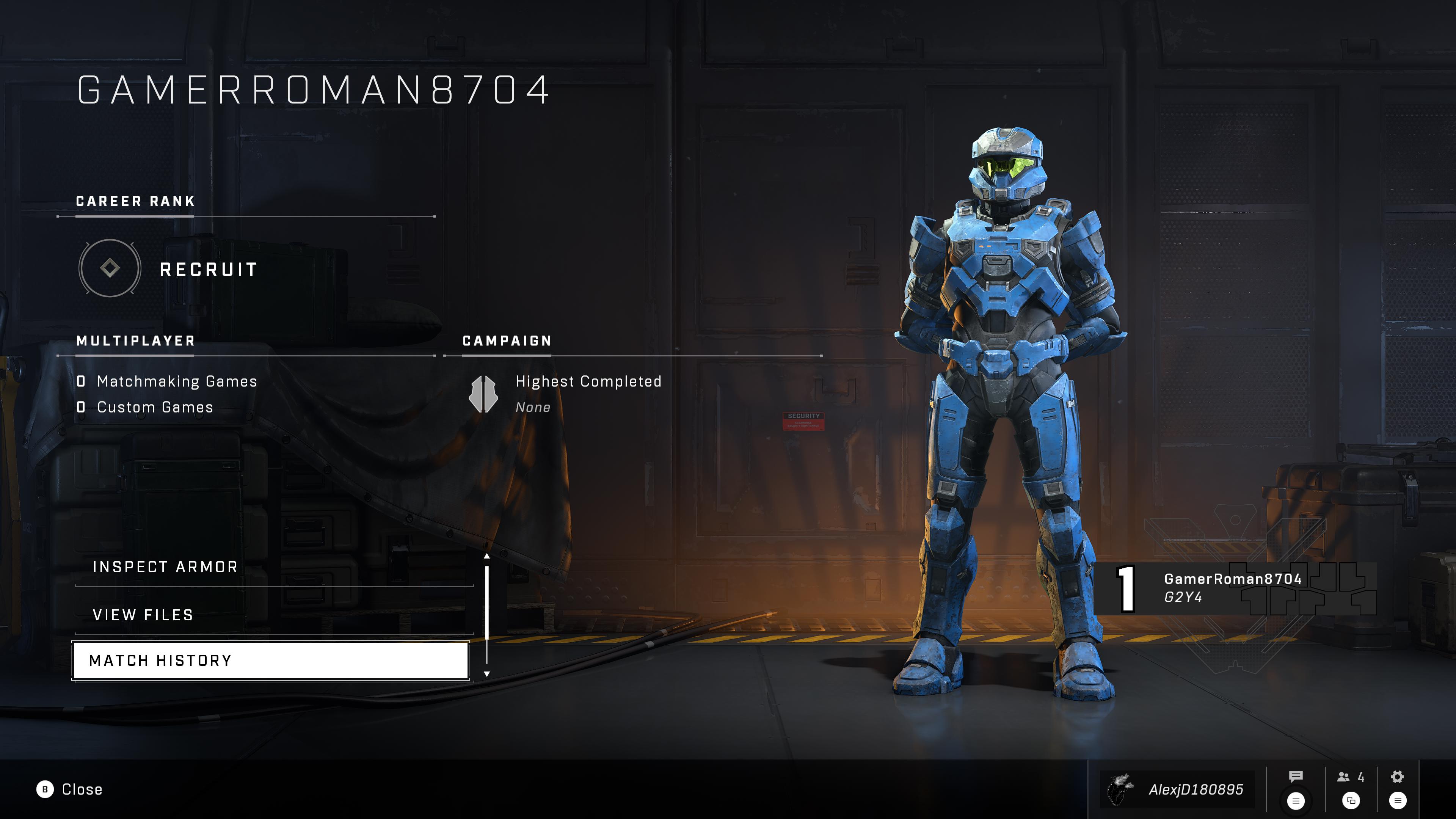Close the player profile panel

(x=69, y=789)
